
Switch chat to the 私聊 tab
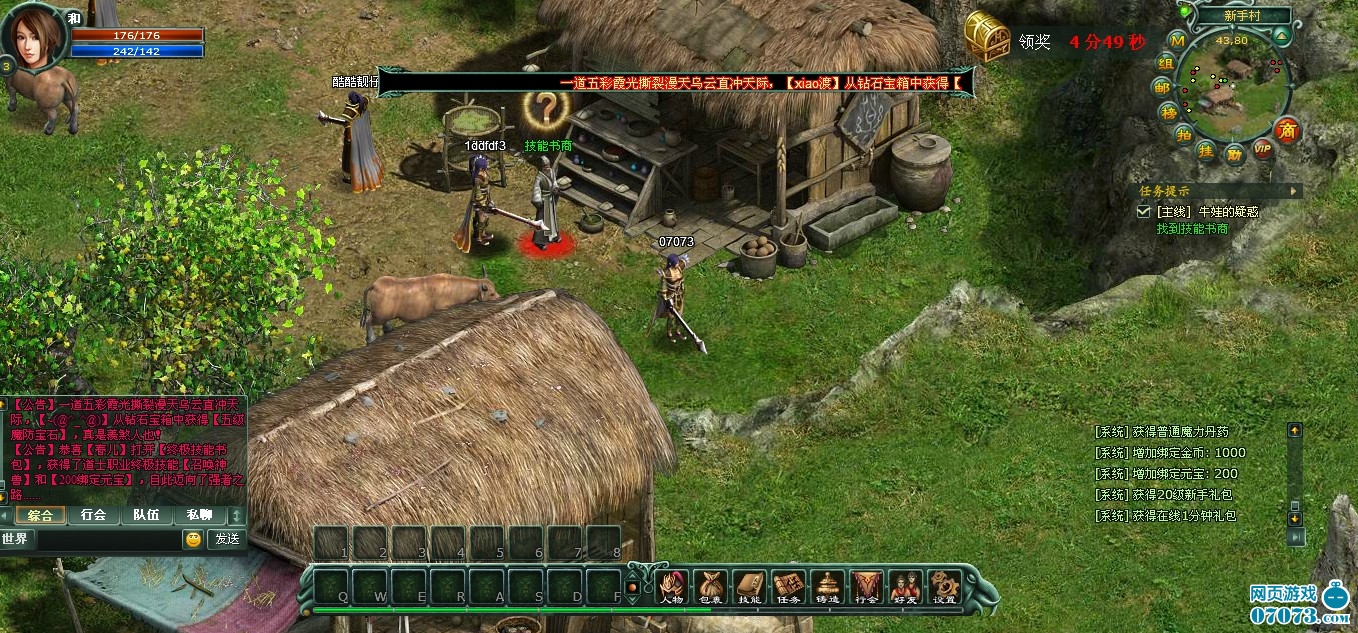(198, 515)
